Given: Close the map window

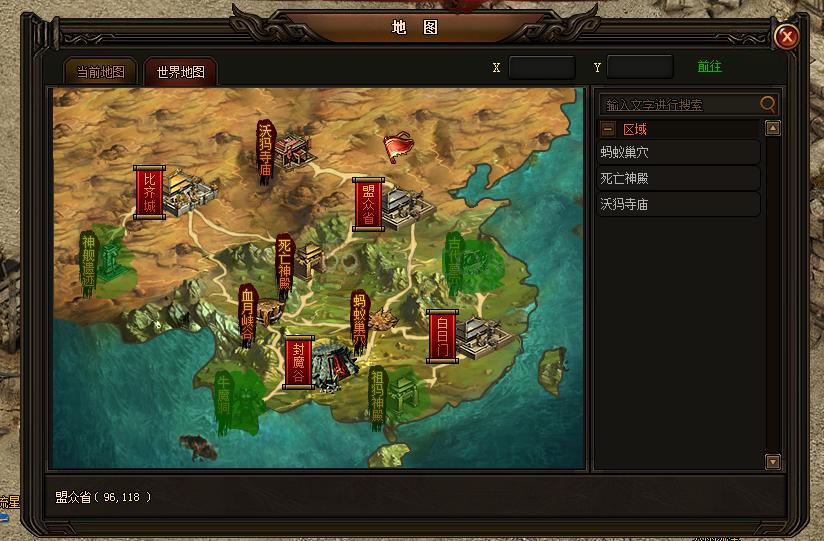Looking at the screenshot, I should (x=788, y=37).
